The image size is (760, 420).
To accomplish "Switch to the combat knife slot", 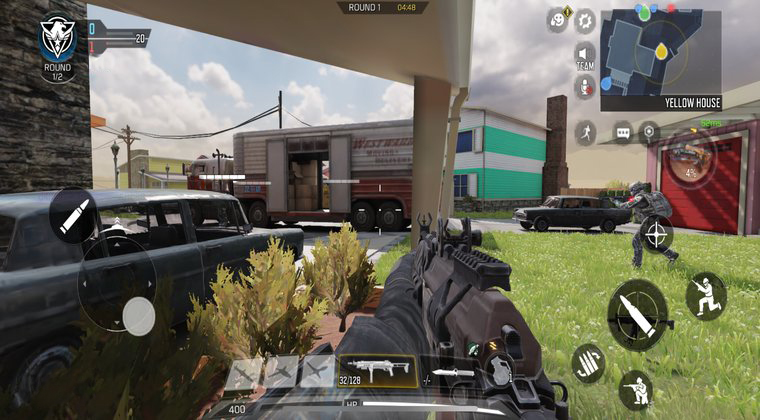I will pyautogui.click(x=452, y=374).
